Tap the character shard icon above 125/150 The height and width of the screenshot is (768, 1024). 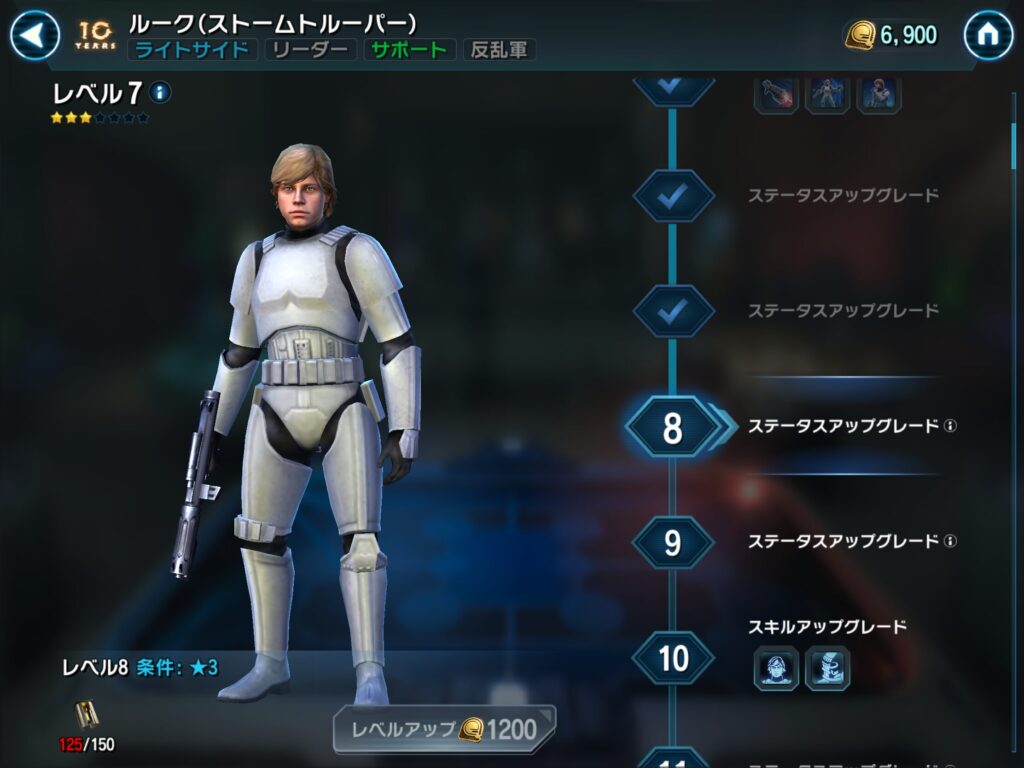[85, 714]
